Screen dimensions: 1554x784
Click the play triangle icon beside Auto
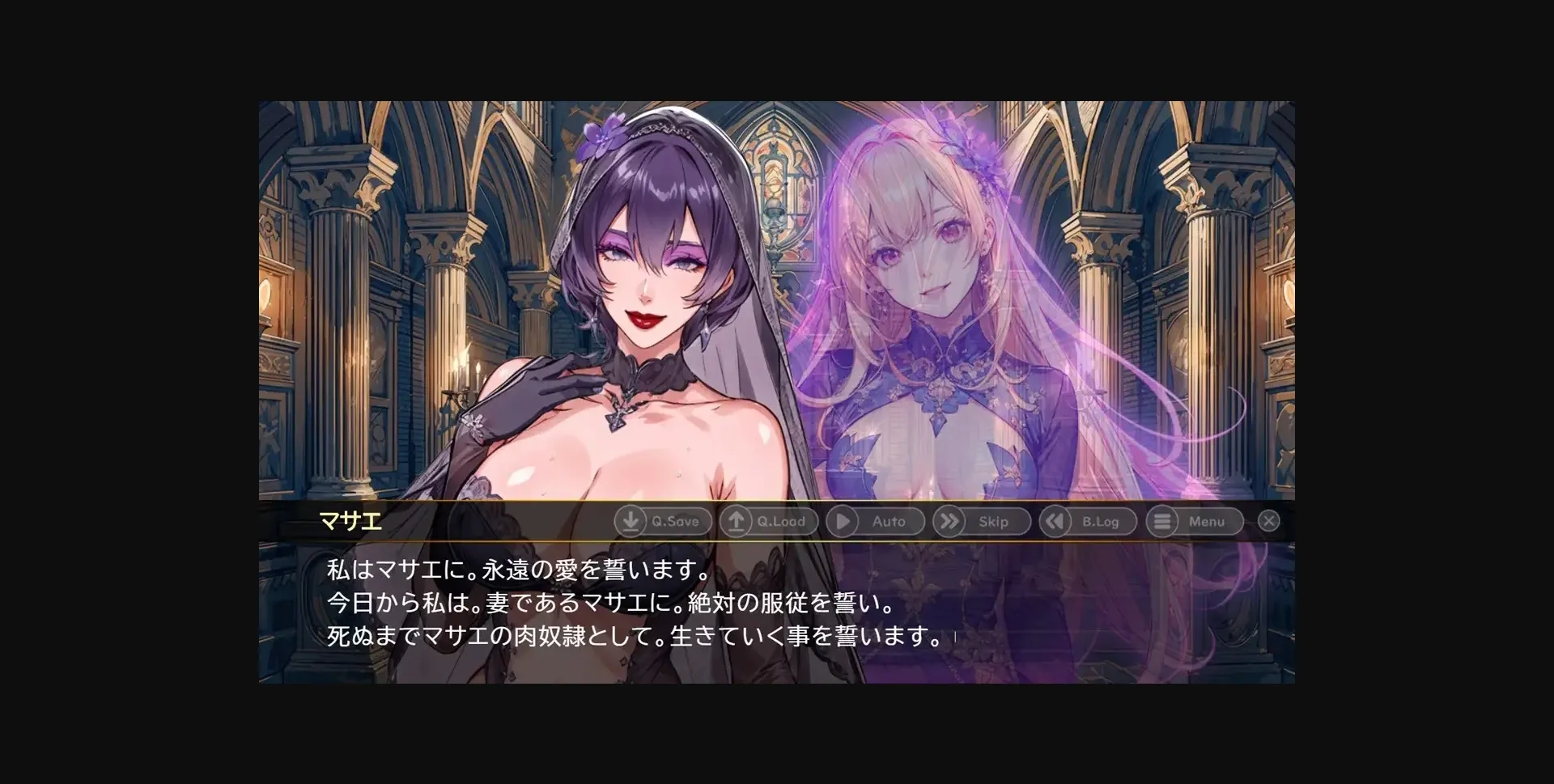pyautogui.click(x=844, y=522)
